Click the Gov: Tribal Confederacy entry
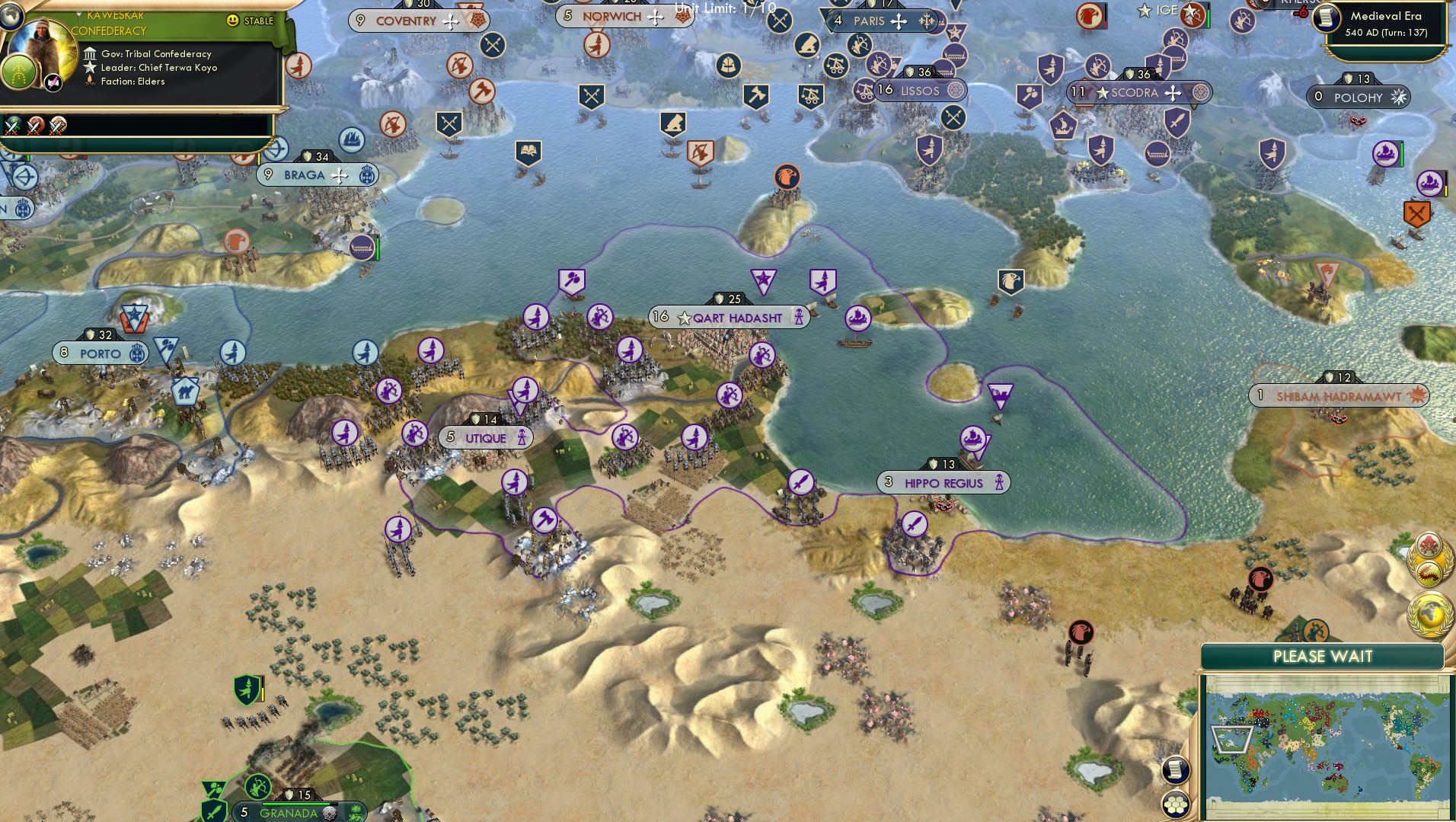Image resolution: width=1456 pixels, height=822 pixels. click(x=156, y=53)
